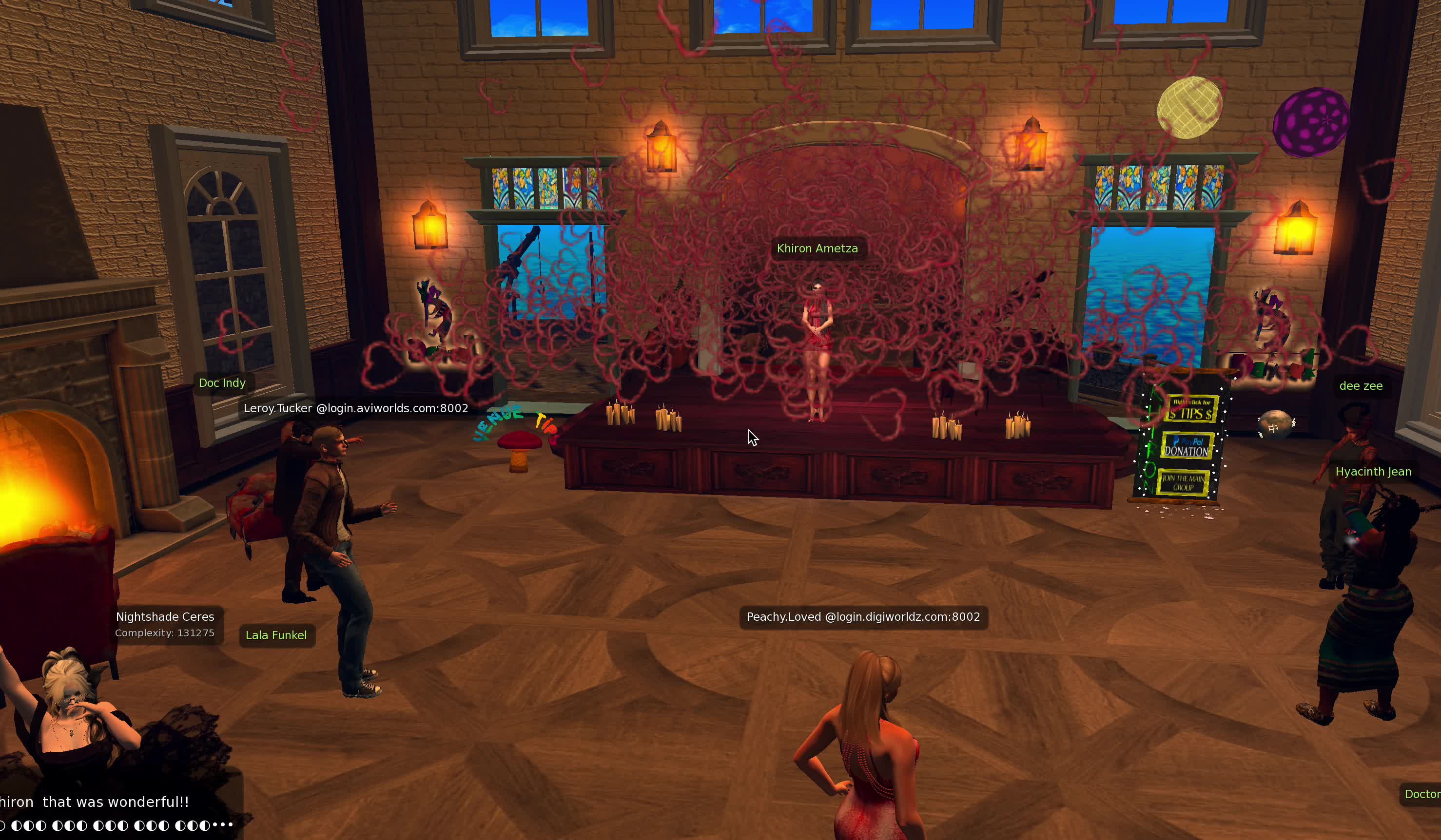Select the Peachy.Loved name tag

pos(862,617)
